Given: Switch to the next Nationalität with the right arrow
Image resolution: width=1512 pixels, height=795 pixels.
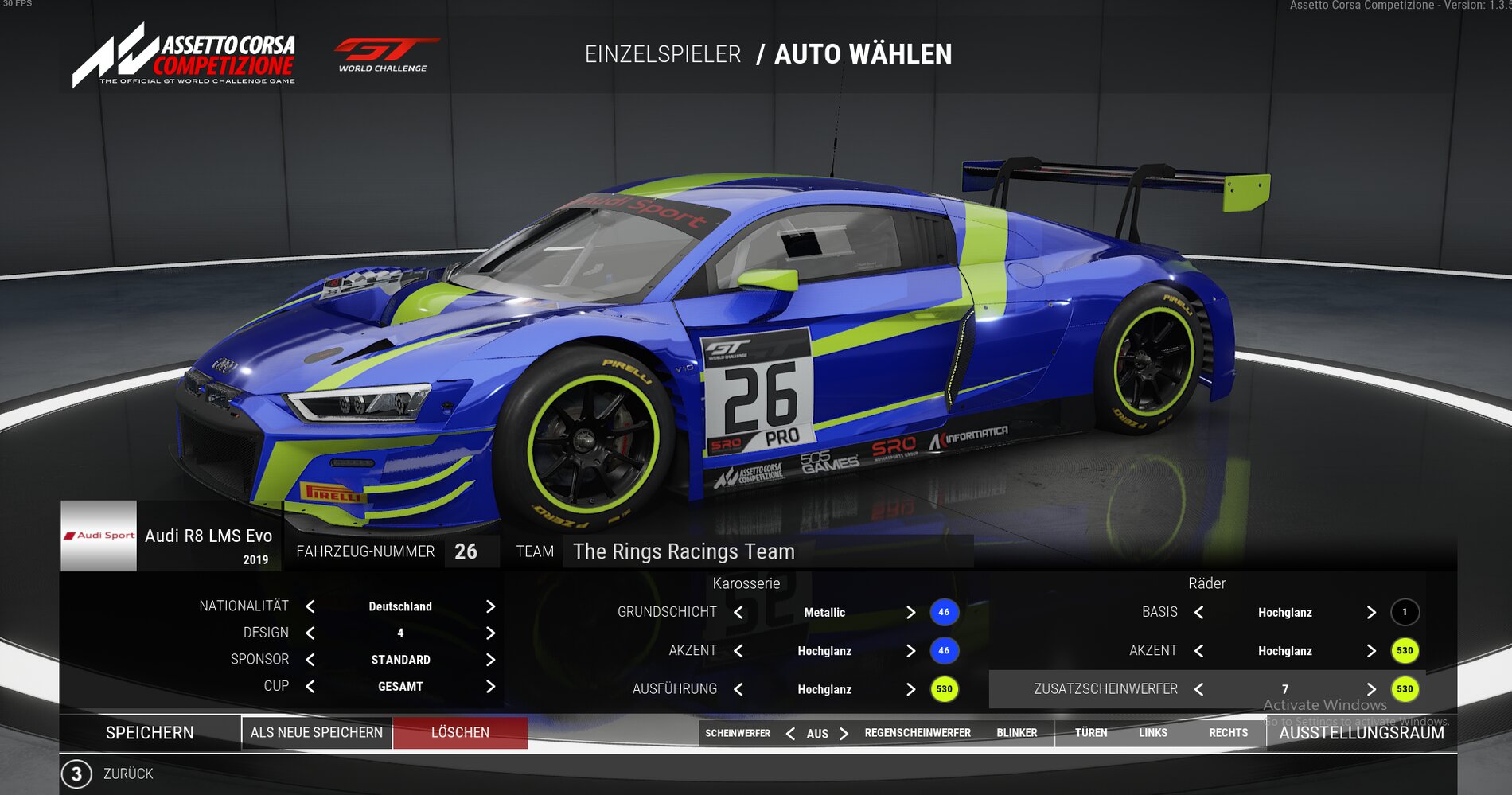Looking at the screenshot, I should click(490, 606).
